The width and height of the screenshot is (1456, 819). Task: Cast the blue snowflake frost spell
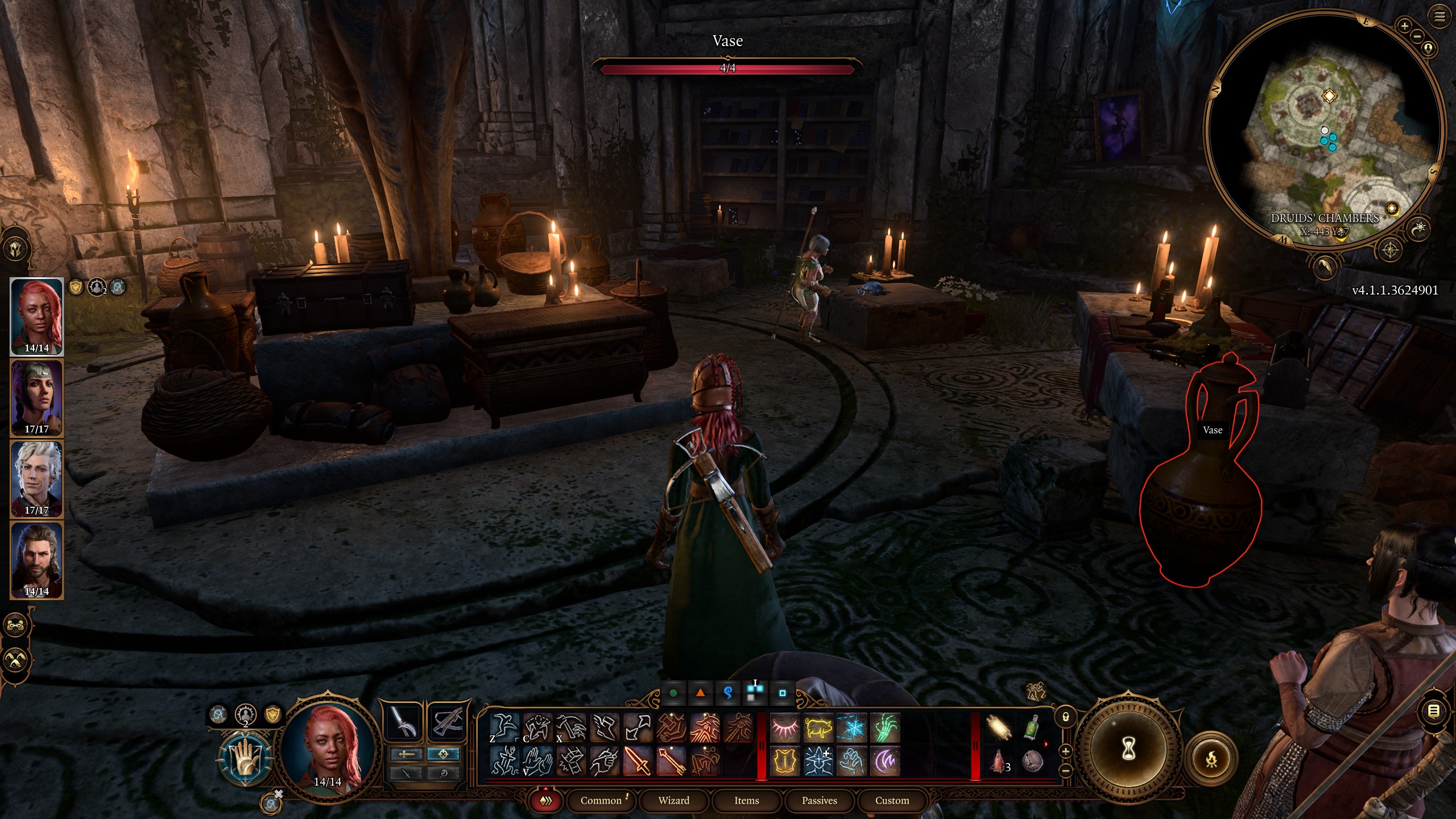851,728
